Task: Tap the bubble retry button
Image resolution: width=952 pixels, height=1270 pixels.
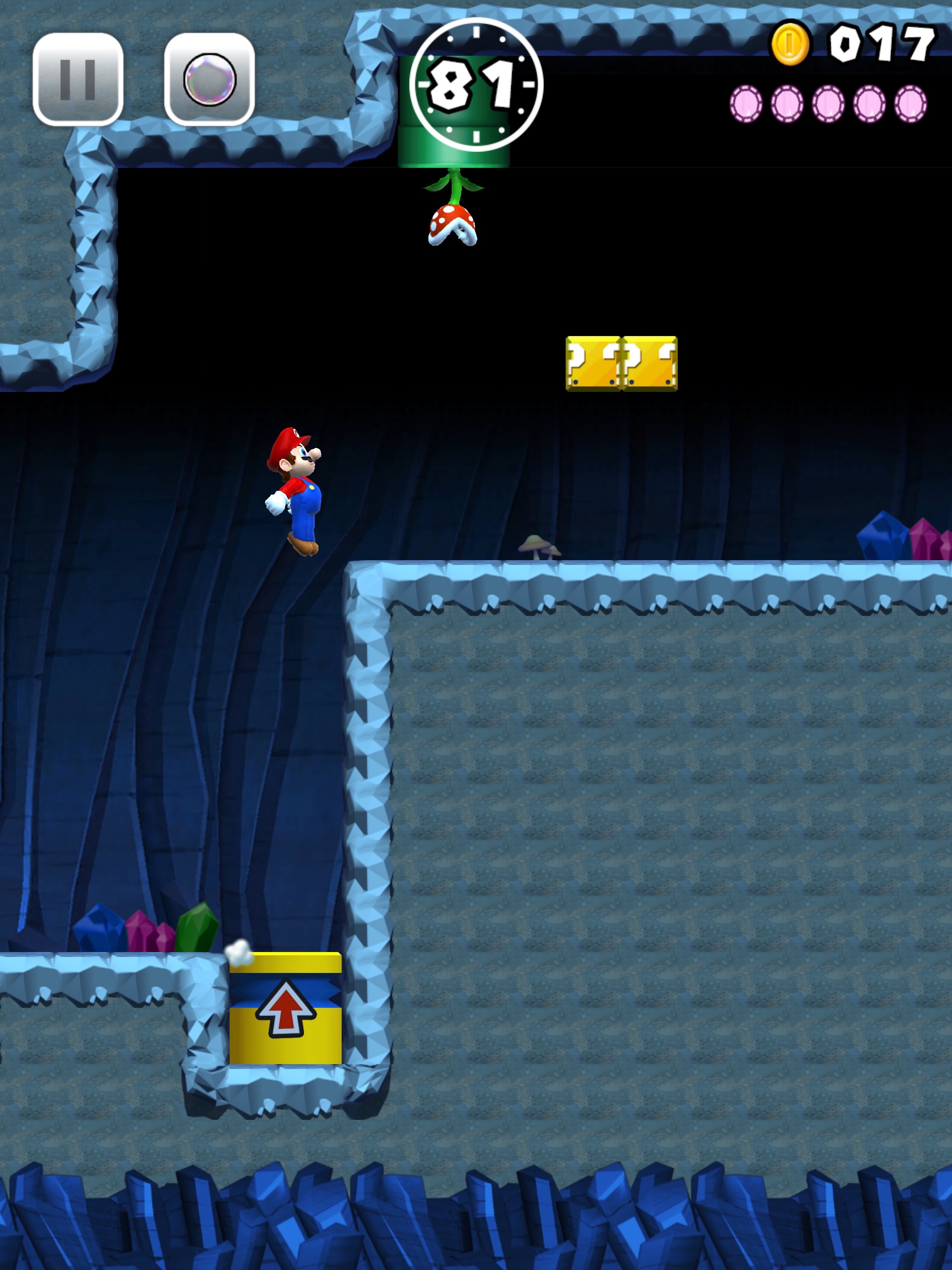Action: coord(210,79)
